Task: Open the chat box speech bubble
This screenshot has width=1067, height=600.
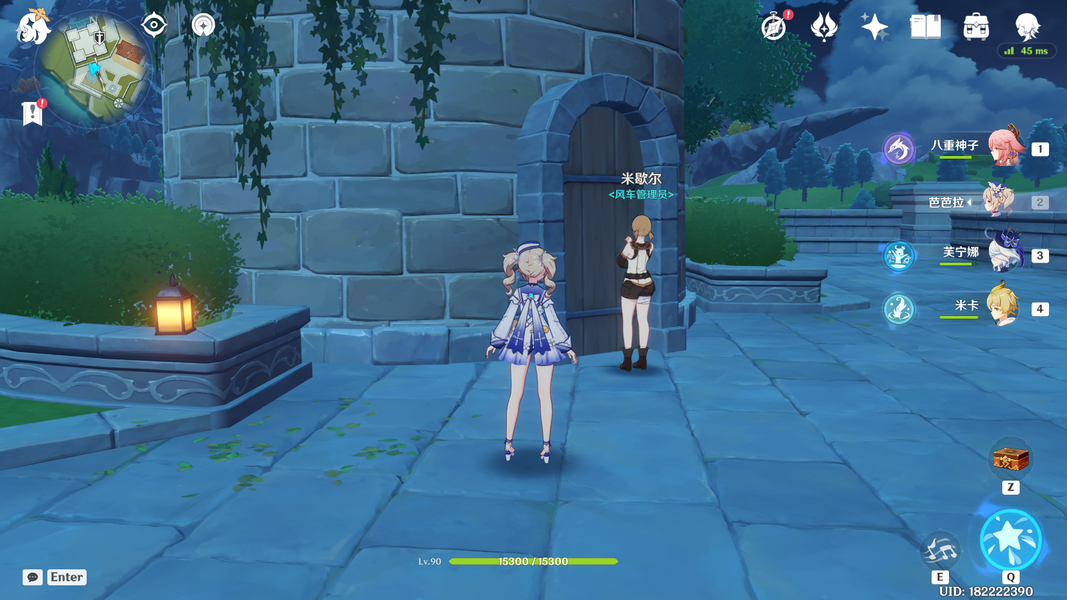Action: click(33, 577)
